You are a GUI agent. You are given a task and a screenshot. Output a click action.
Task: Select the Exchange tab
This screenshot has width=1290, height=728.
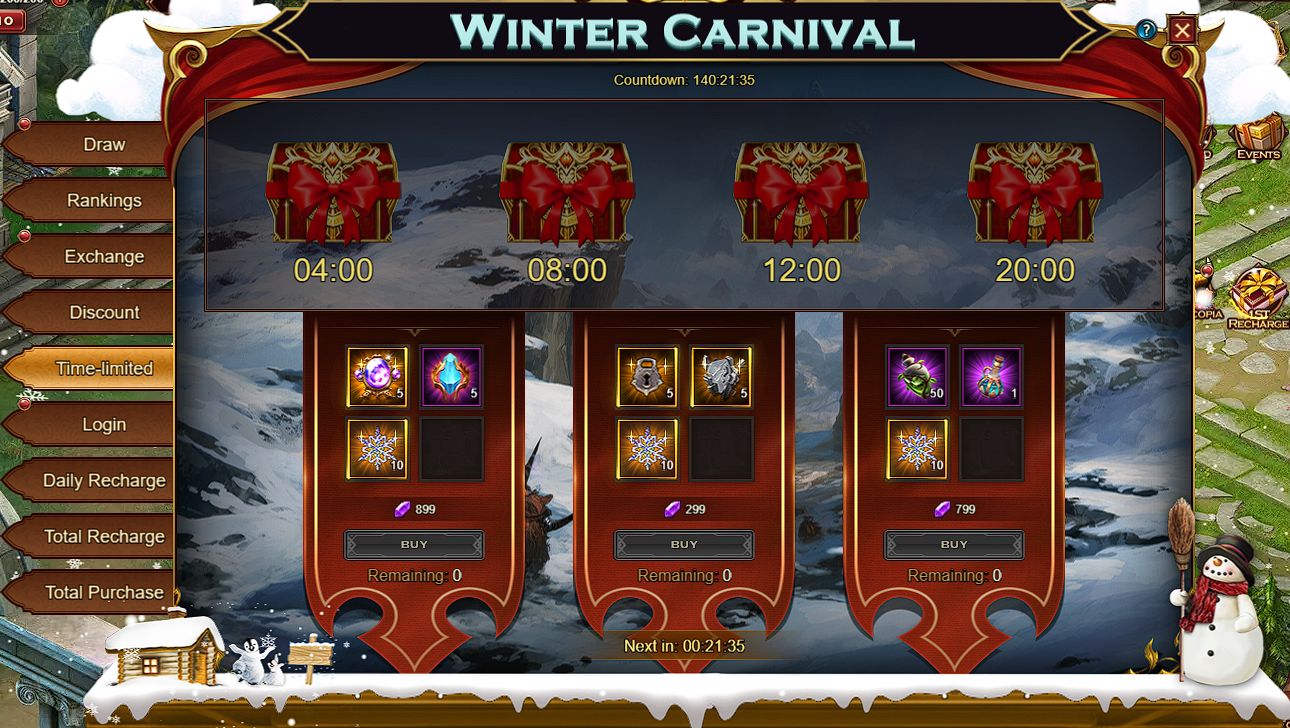coord(104,257)
